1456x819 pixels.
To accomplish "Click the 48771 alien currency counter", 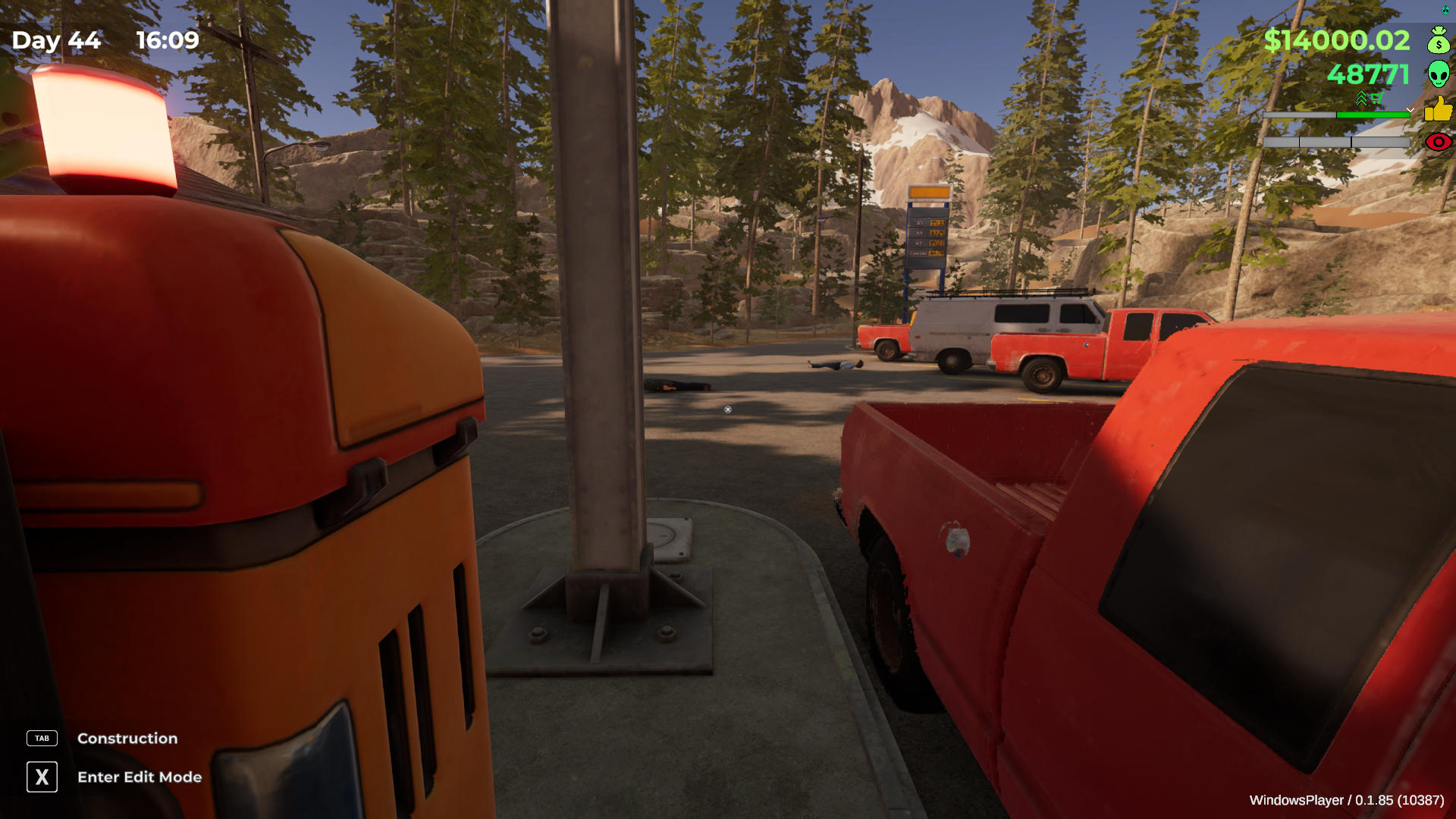I will click(1369, 74).
